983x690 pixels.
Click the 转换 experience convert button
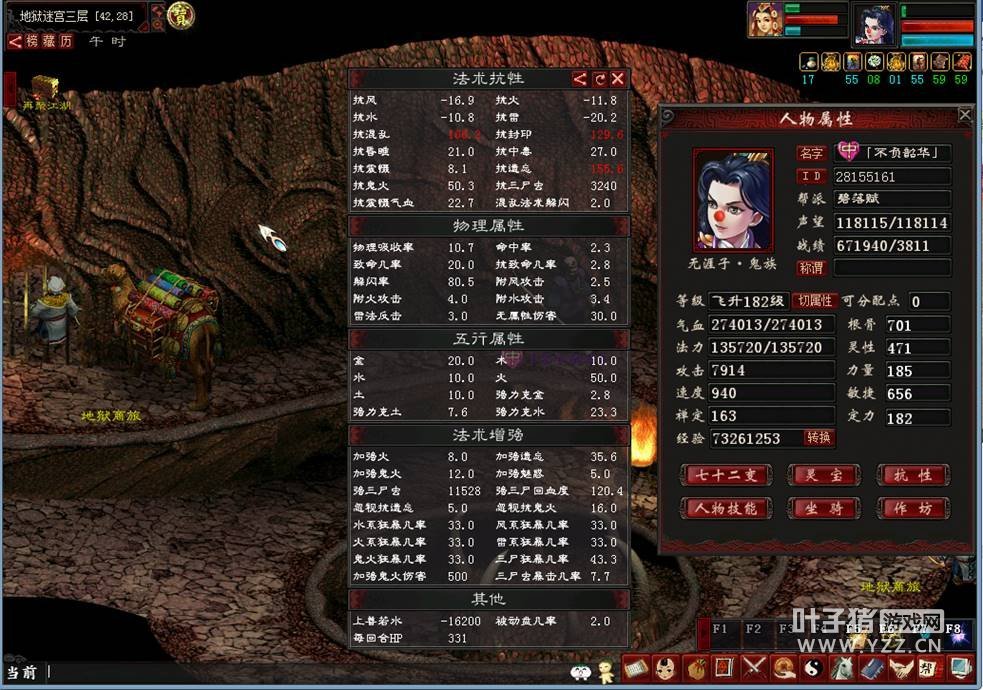[x=819, y=438]
